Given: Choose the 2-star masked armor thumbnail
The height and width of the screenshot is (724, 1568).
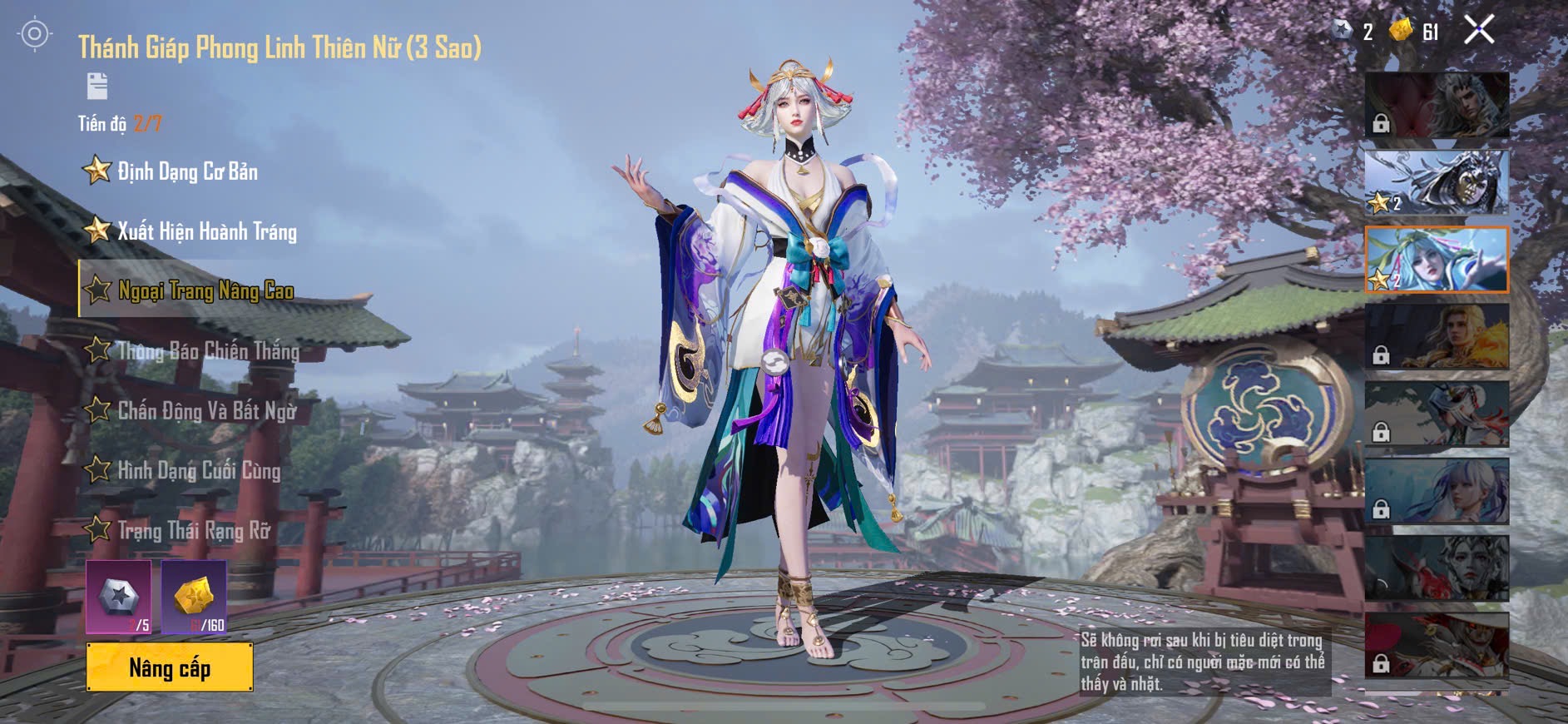Looking at the screenshot, I should click(x=1437, y=183).
